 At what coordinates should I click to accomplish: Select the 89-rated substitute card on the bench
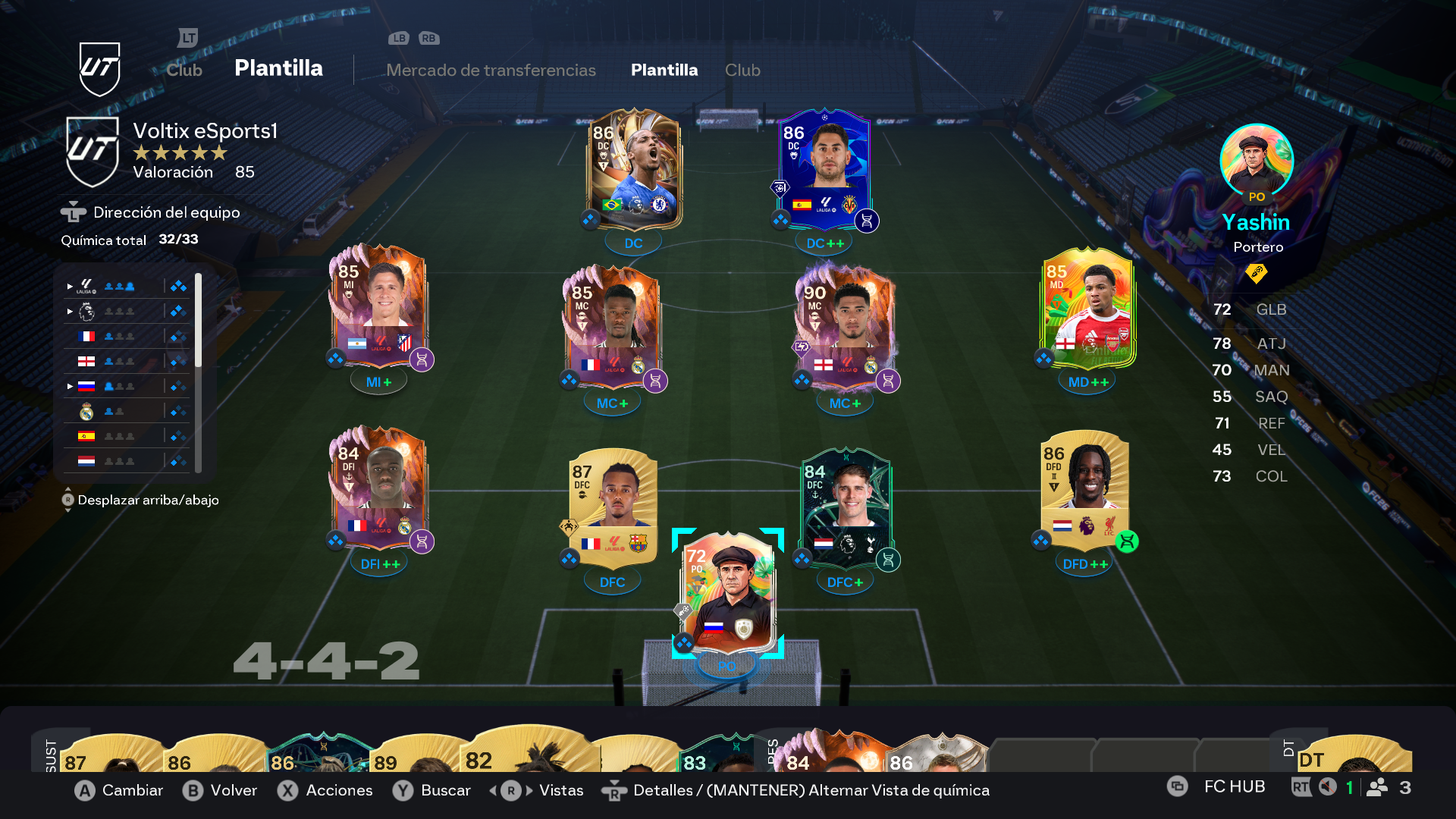(409, 757)
